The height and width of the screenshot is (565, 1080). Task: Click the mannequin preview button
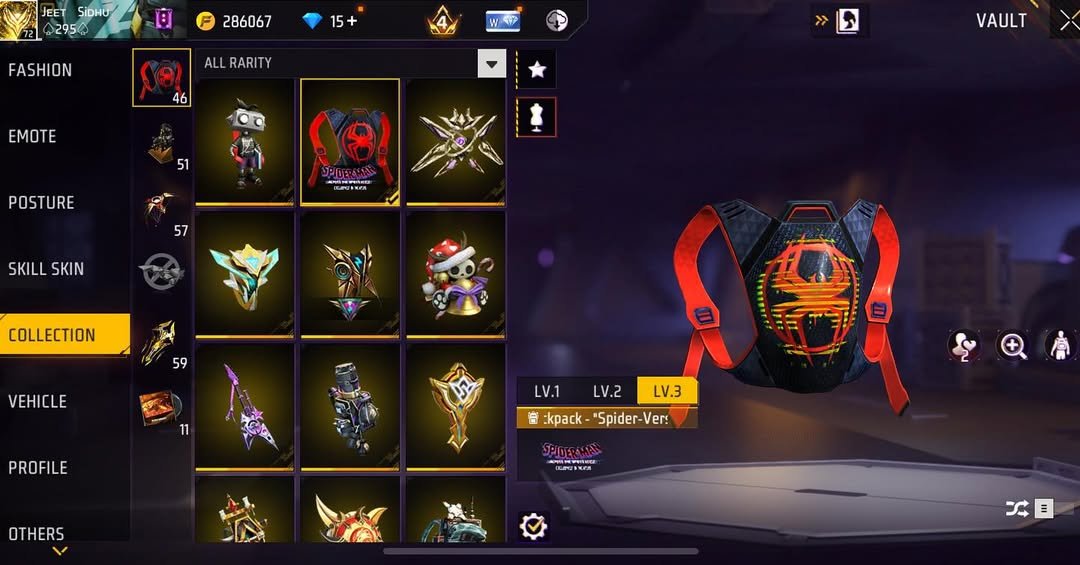tap(537, 117)
